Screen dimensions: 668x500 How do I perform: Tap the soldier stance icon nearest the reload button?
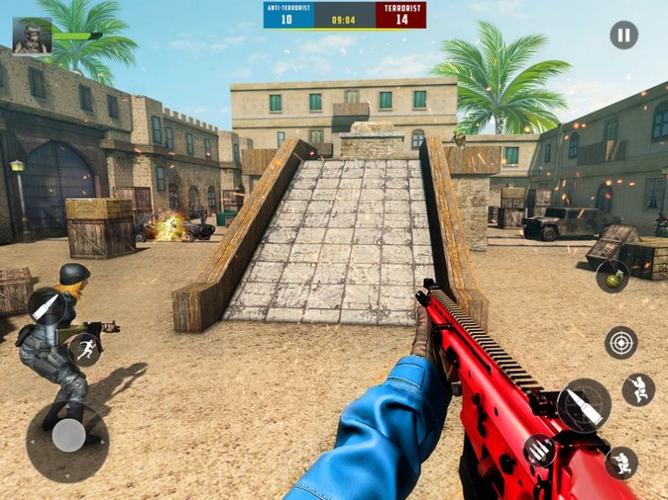(x=621, y=462)
